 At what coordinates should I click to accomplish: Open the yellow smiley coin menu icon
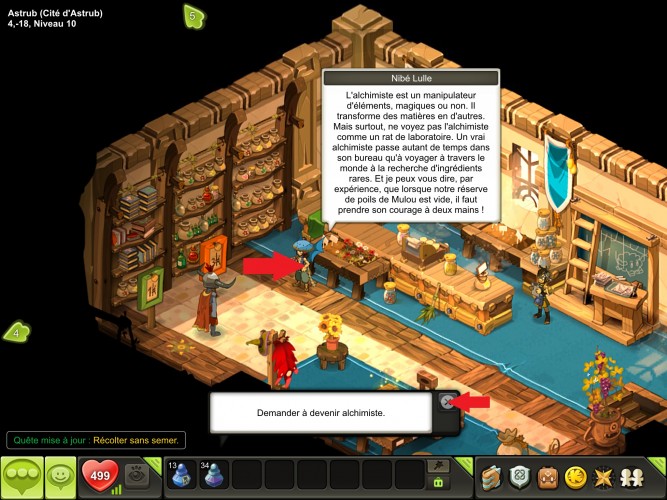coord(575,477)
